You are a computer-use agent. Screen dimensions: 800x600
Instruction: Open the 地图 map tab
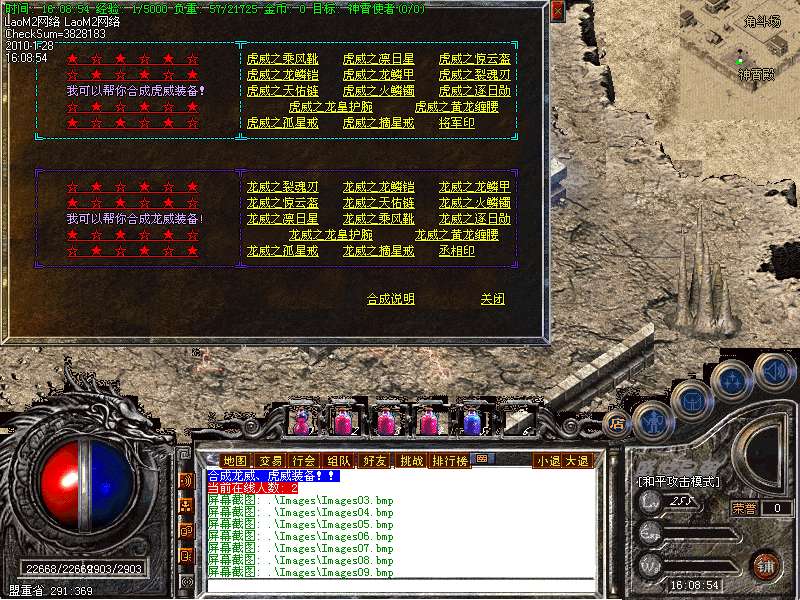[x=234, y=460]
